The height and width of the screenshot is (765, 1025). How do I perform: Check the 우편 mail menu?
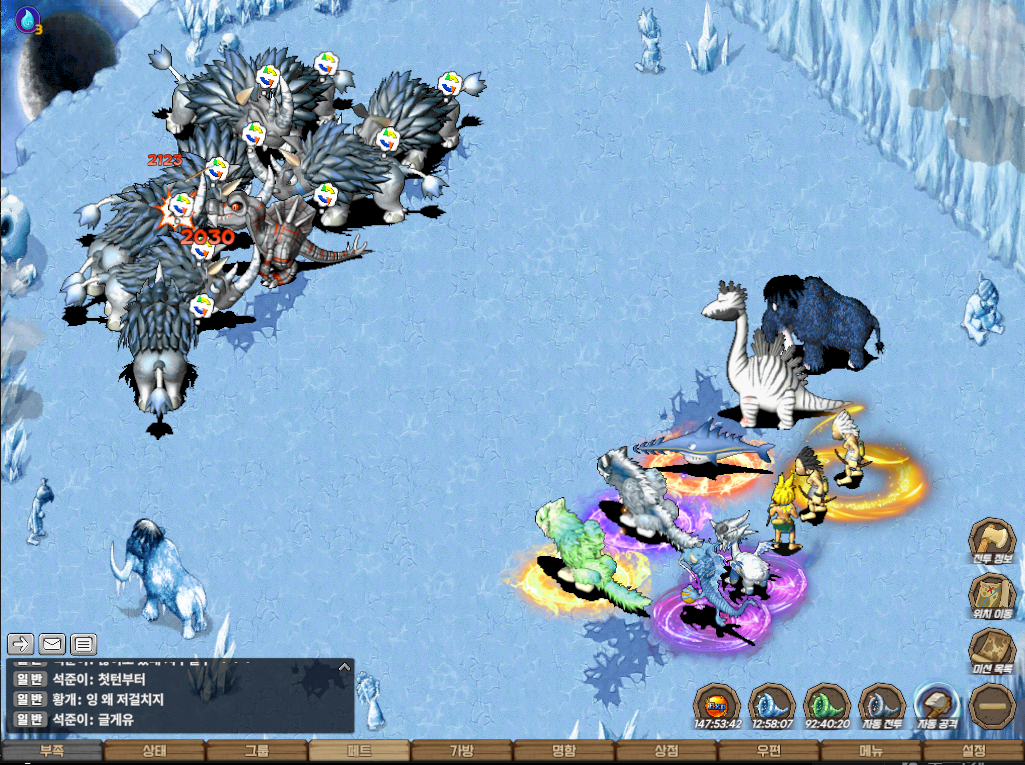[x=768, y=752]
